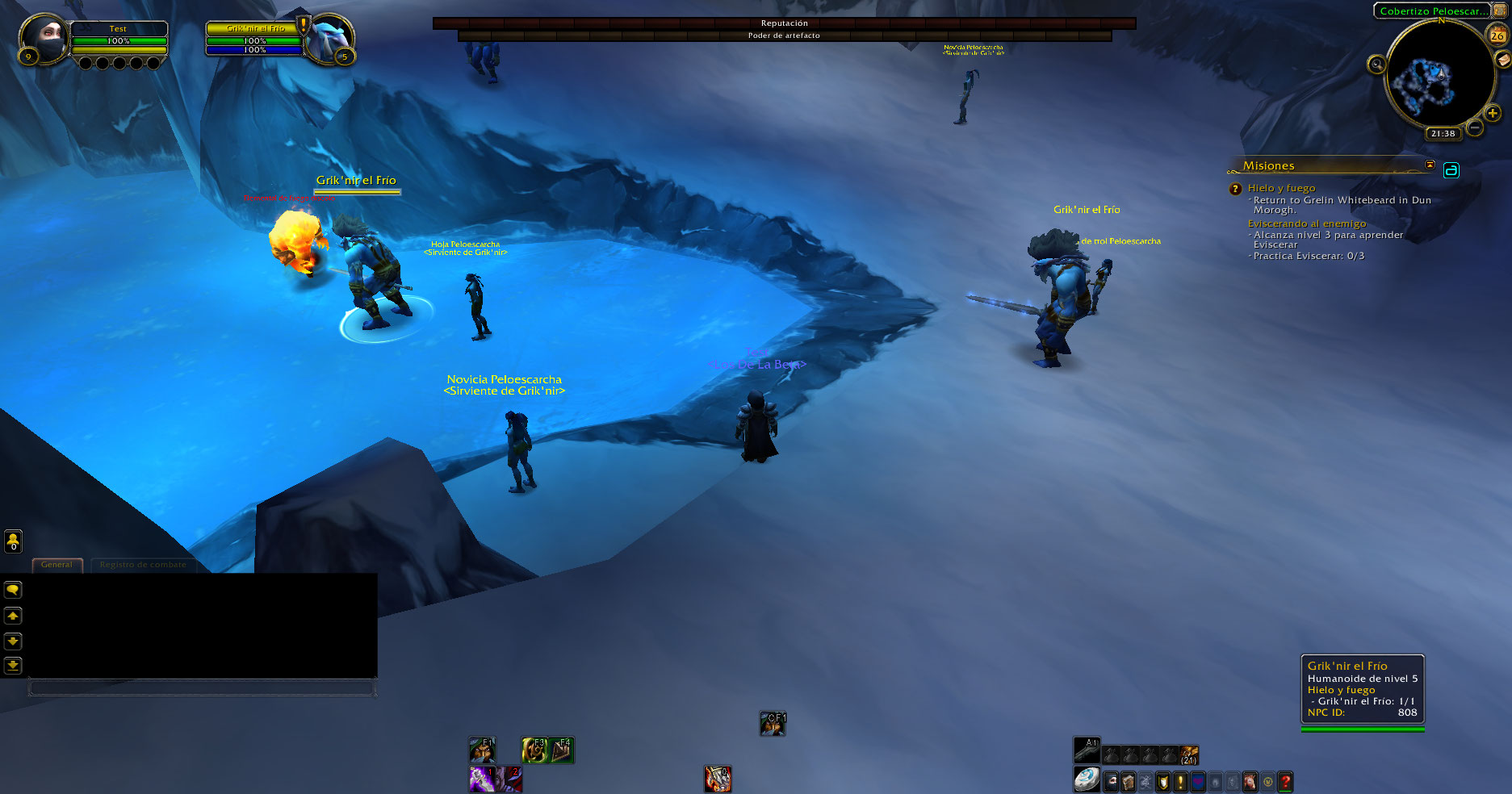Open the chat speech bubble menu

pyautogui.click(x=13, y=590)
